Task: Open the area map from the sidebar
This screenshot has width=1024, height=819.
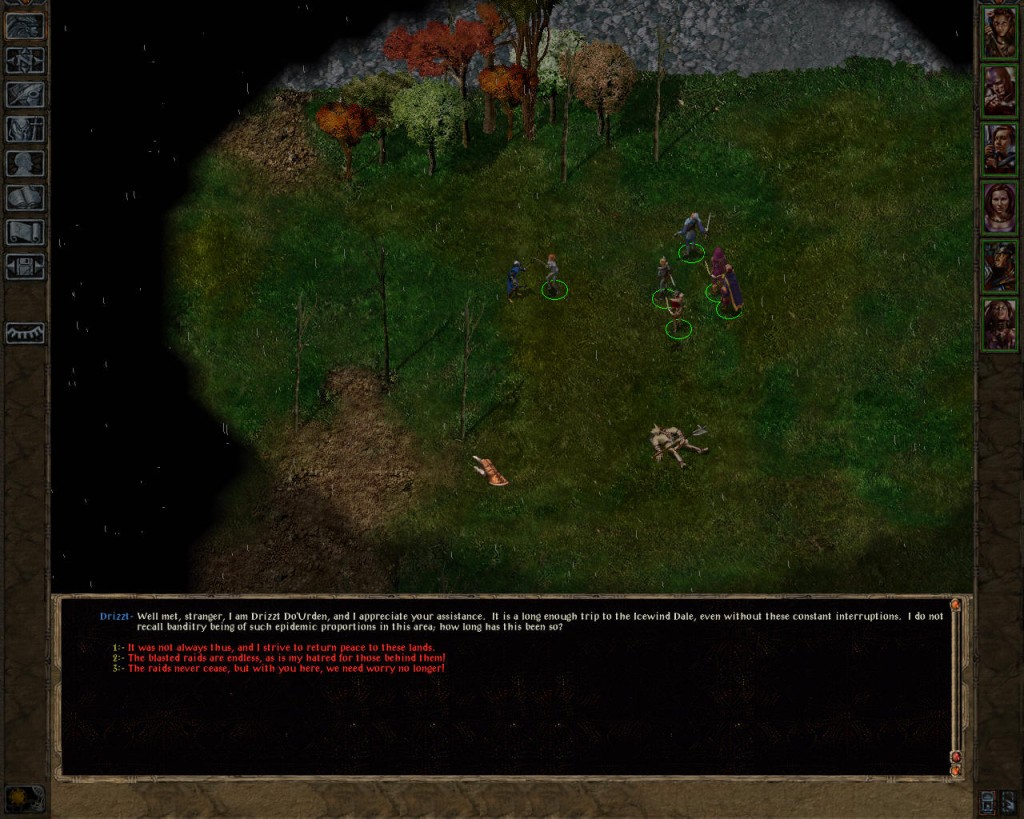Action: tap(25, 60)
